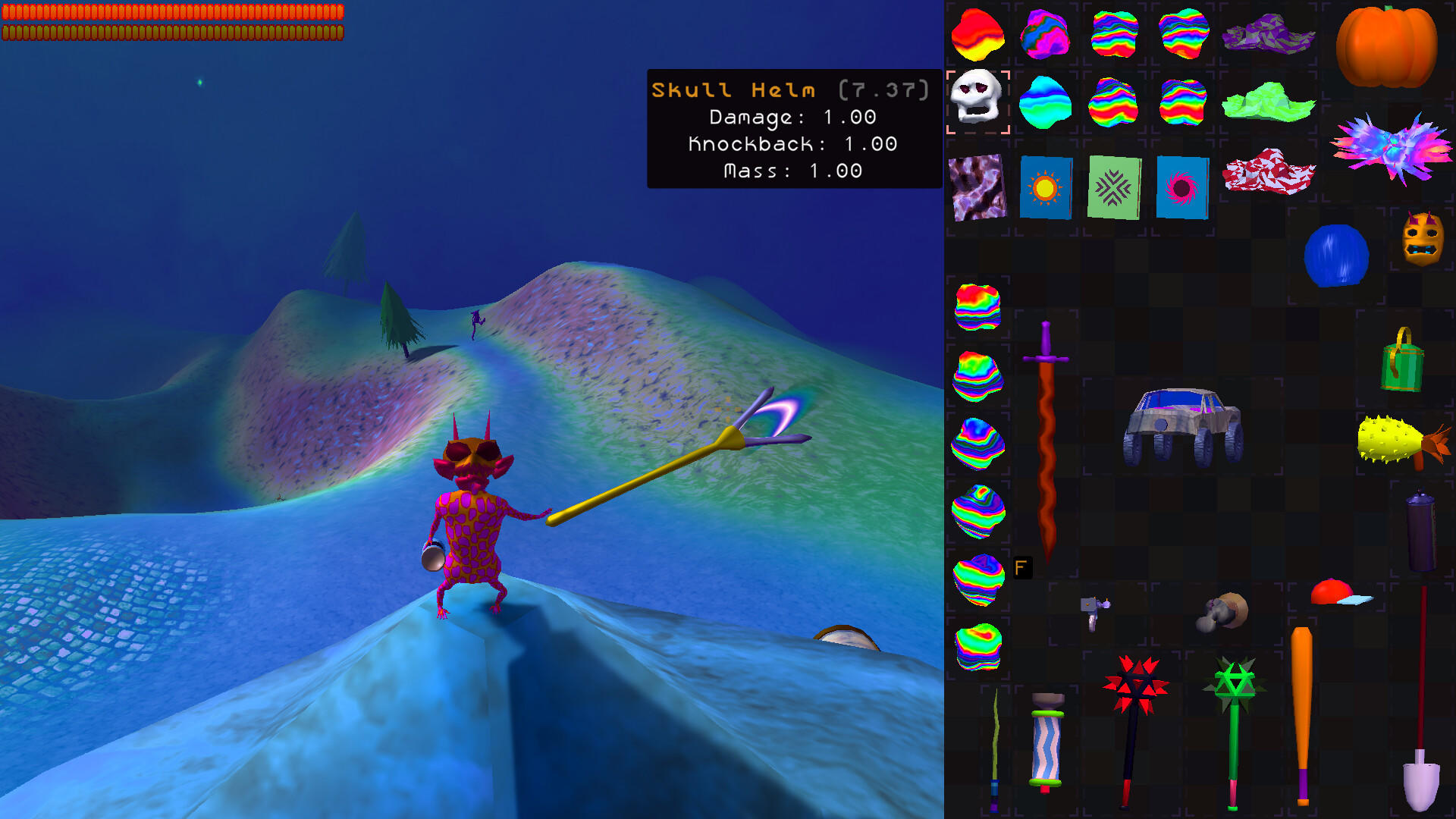The width and height of the screenshot is (1456, 819).
Task: Select the sun-patterned card
Action: pos(1046,186)
